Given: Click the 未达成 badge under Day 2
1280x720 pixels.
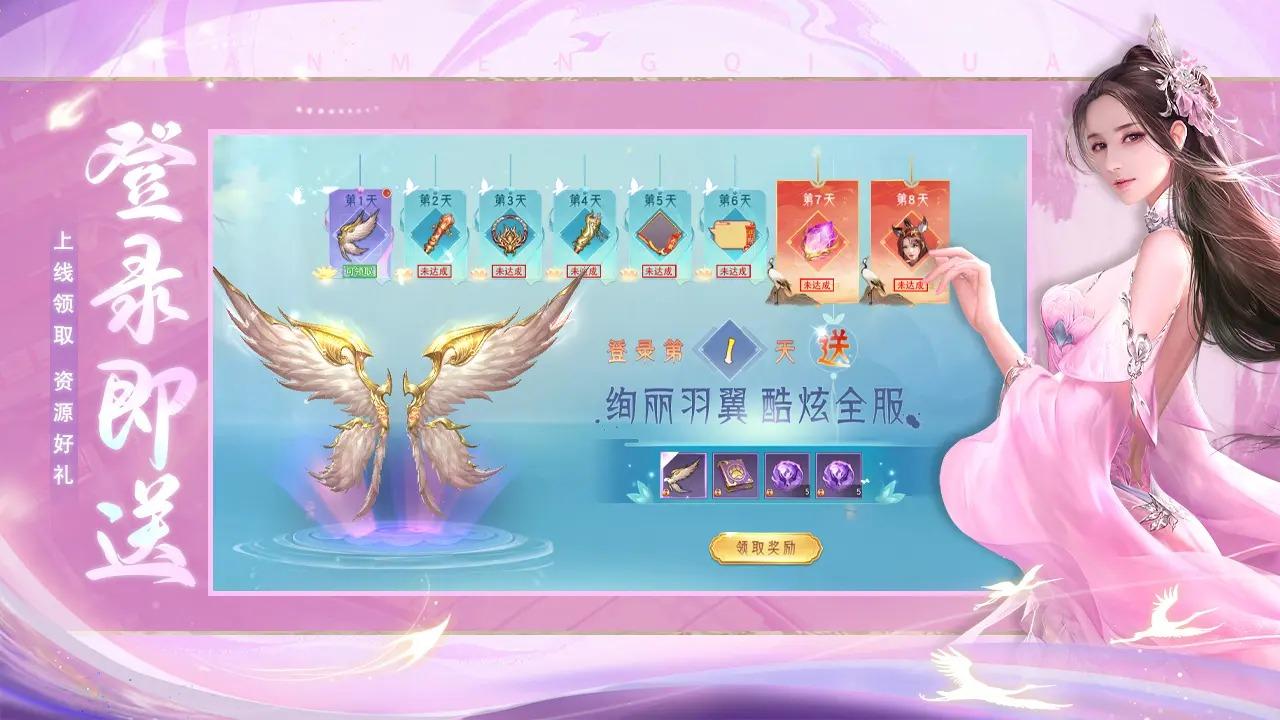Looking at the screenshot, I should 437,272.
